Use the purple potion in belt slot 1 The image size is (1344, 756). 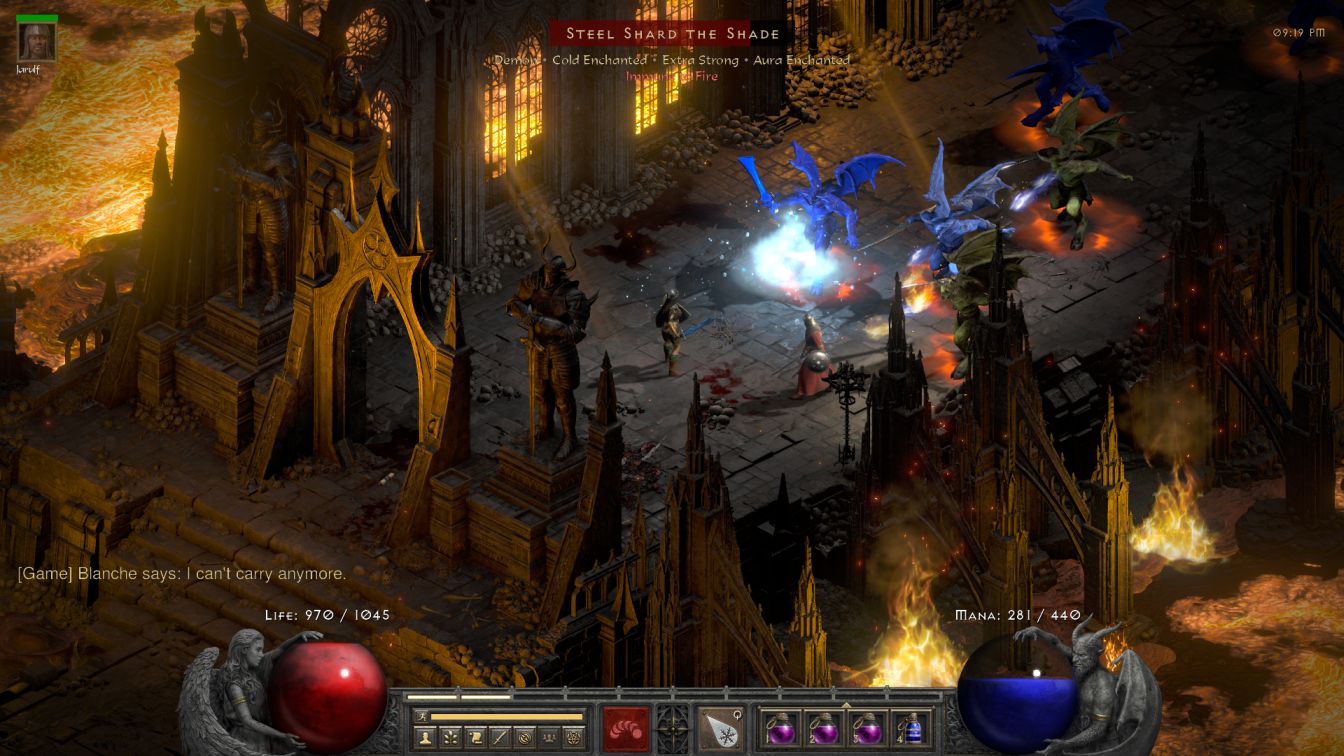coord(779,728)
